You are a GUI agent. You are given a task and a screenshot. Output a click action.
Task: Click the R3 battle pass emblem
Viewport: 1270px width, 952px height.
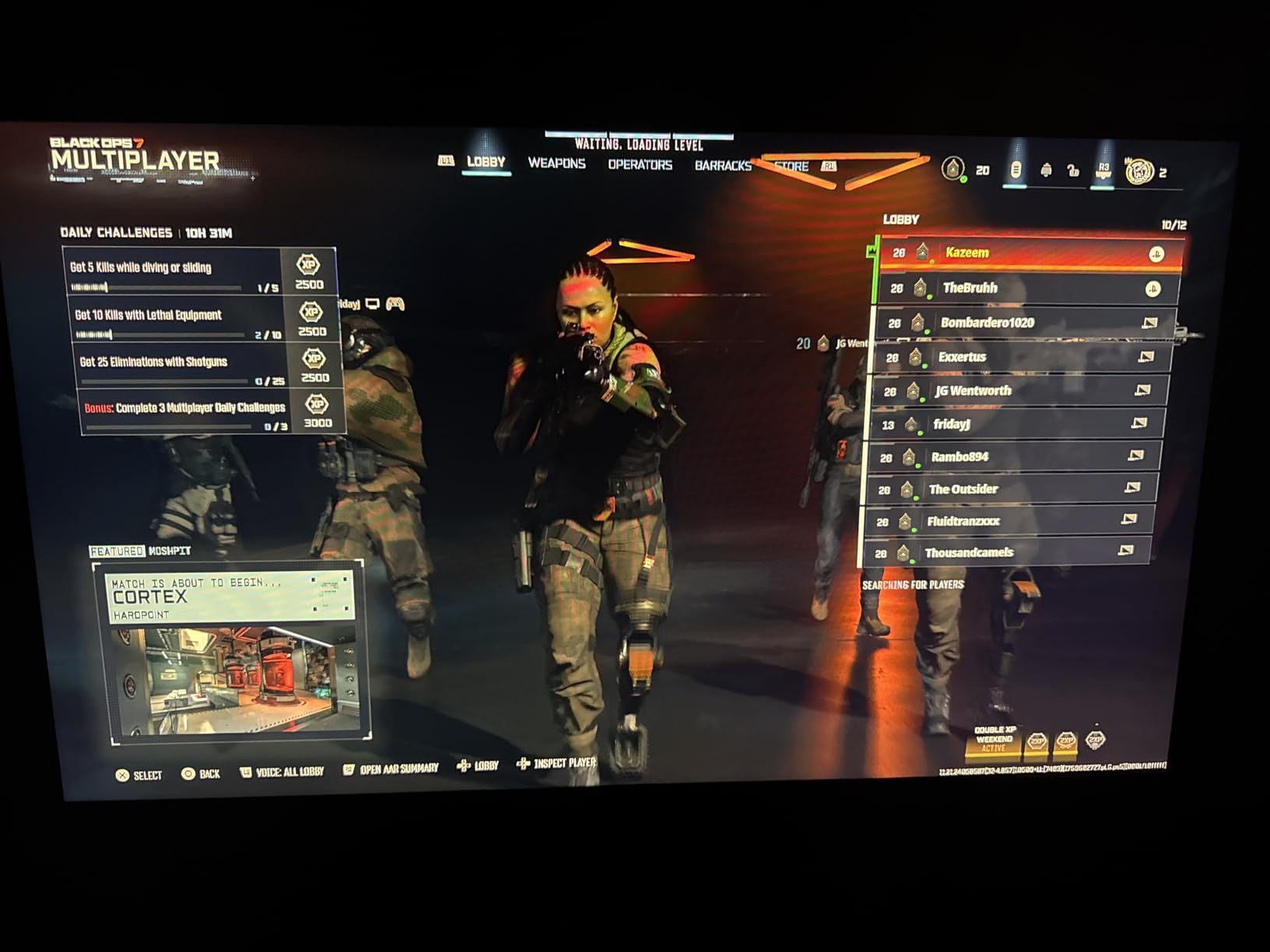pyautogui.click(x=1103, y=170)
